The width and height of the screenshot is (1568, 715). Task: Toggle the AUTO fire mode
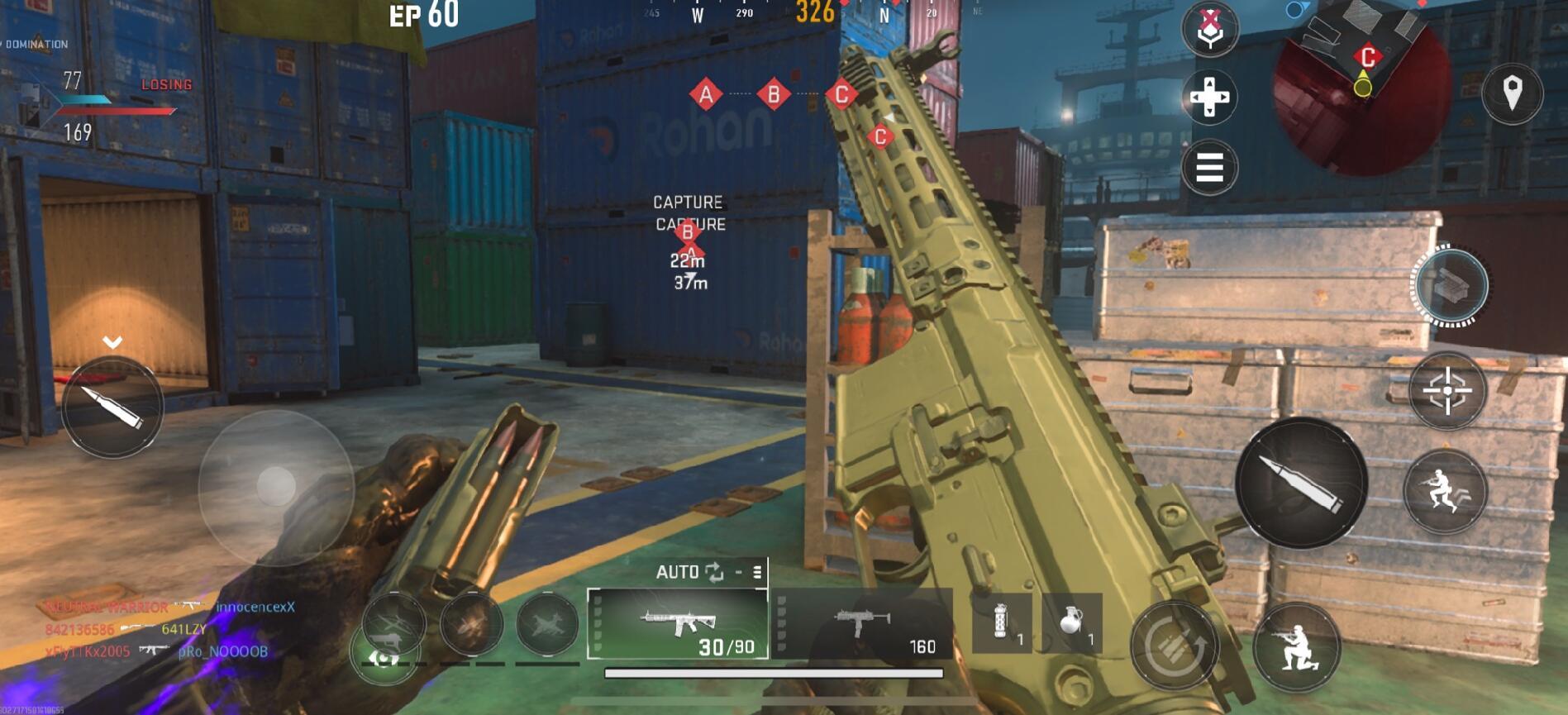689,572
